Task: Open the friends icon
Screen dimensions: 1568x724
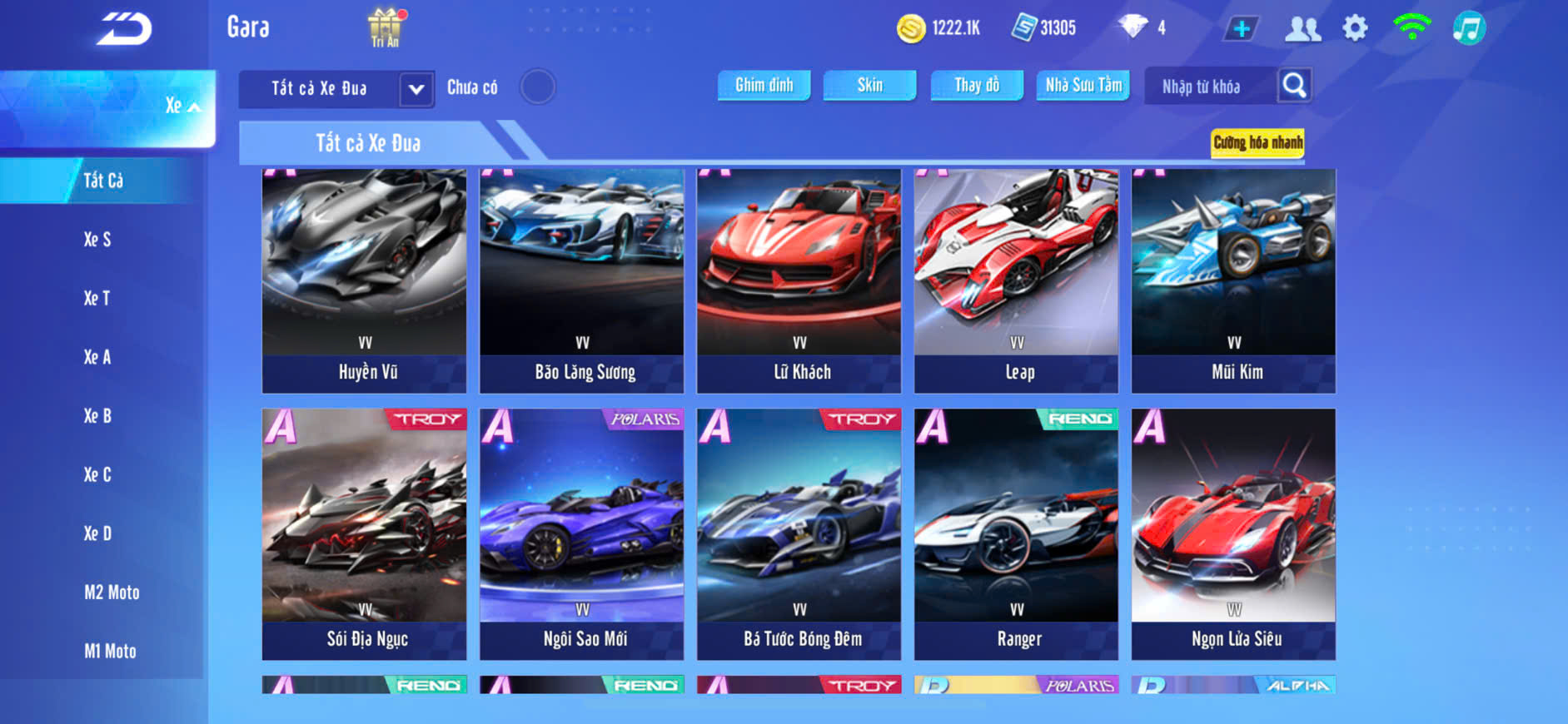Action: tap(1302, 28)
